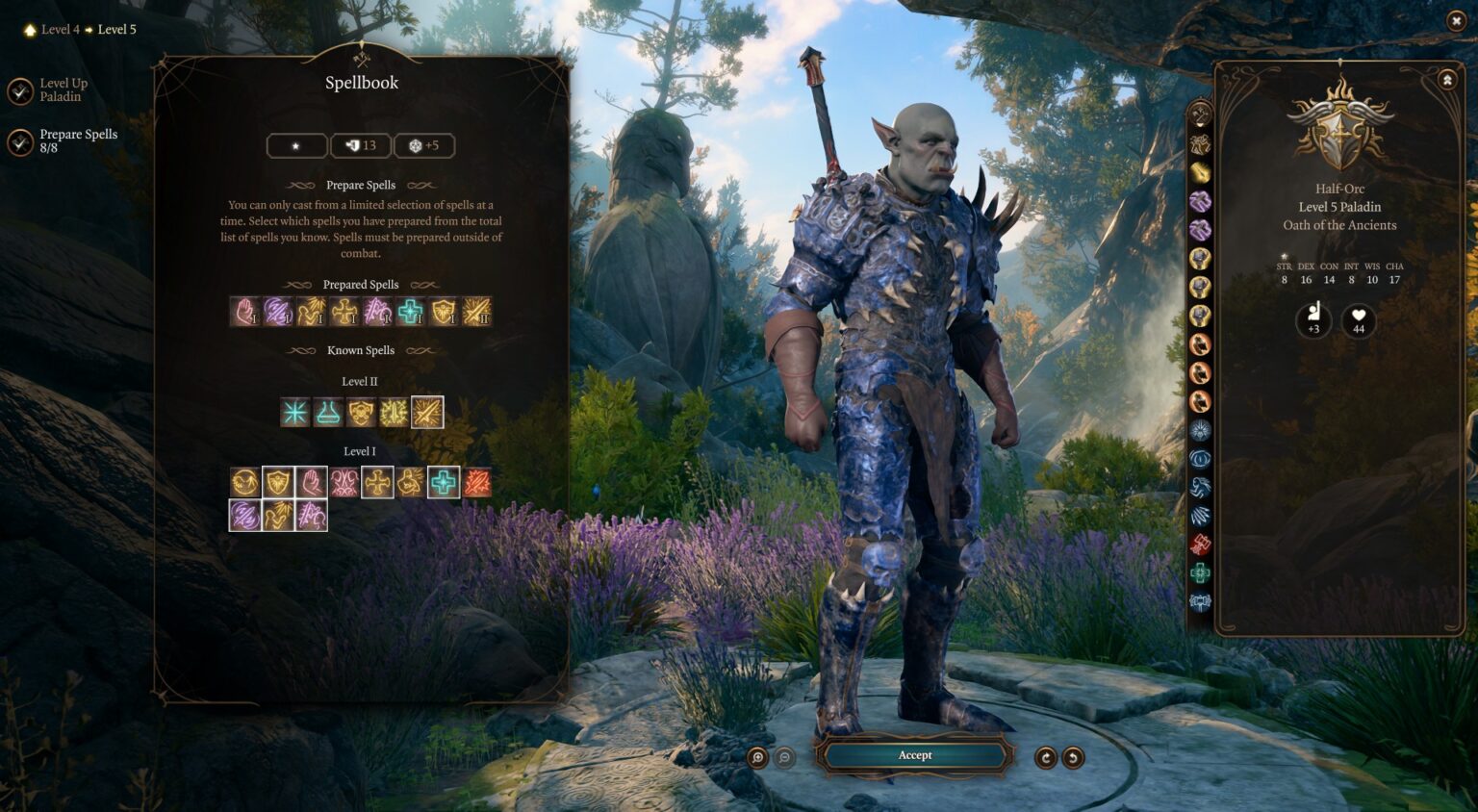Accept the level up choices
Screen dimensions: 1478x812
pyautogui.click(x=914, y=755)
